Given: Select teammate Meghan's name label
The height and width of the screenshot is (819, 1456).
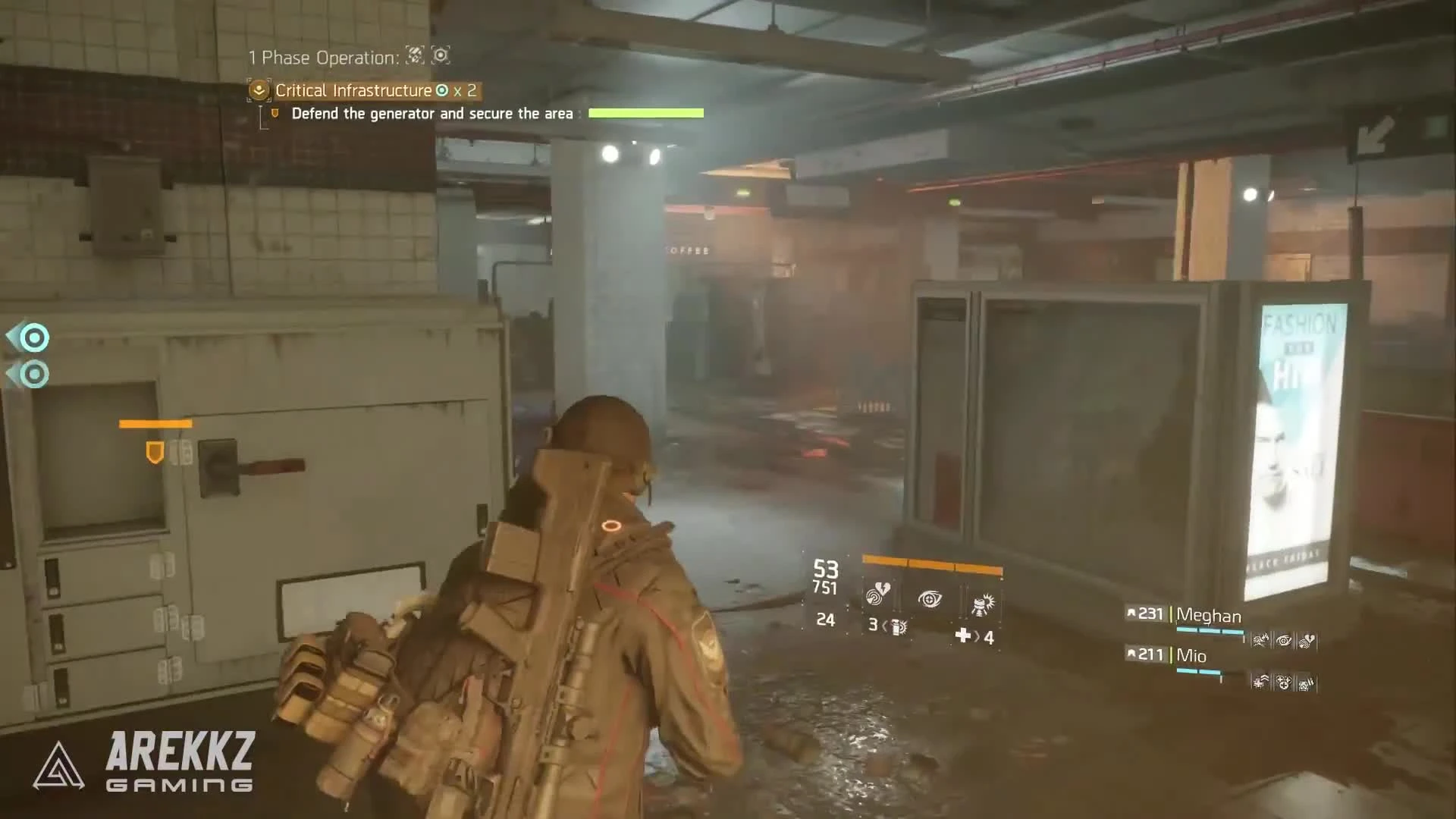Looking at the screenshot, I should coord(1209,616).
